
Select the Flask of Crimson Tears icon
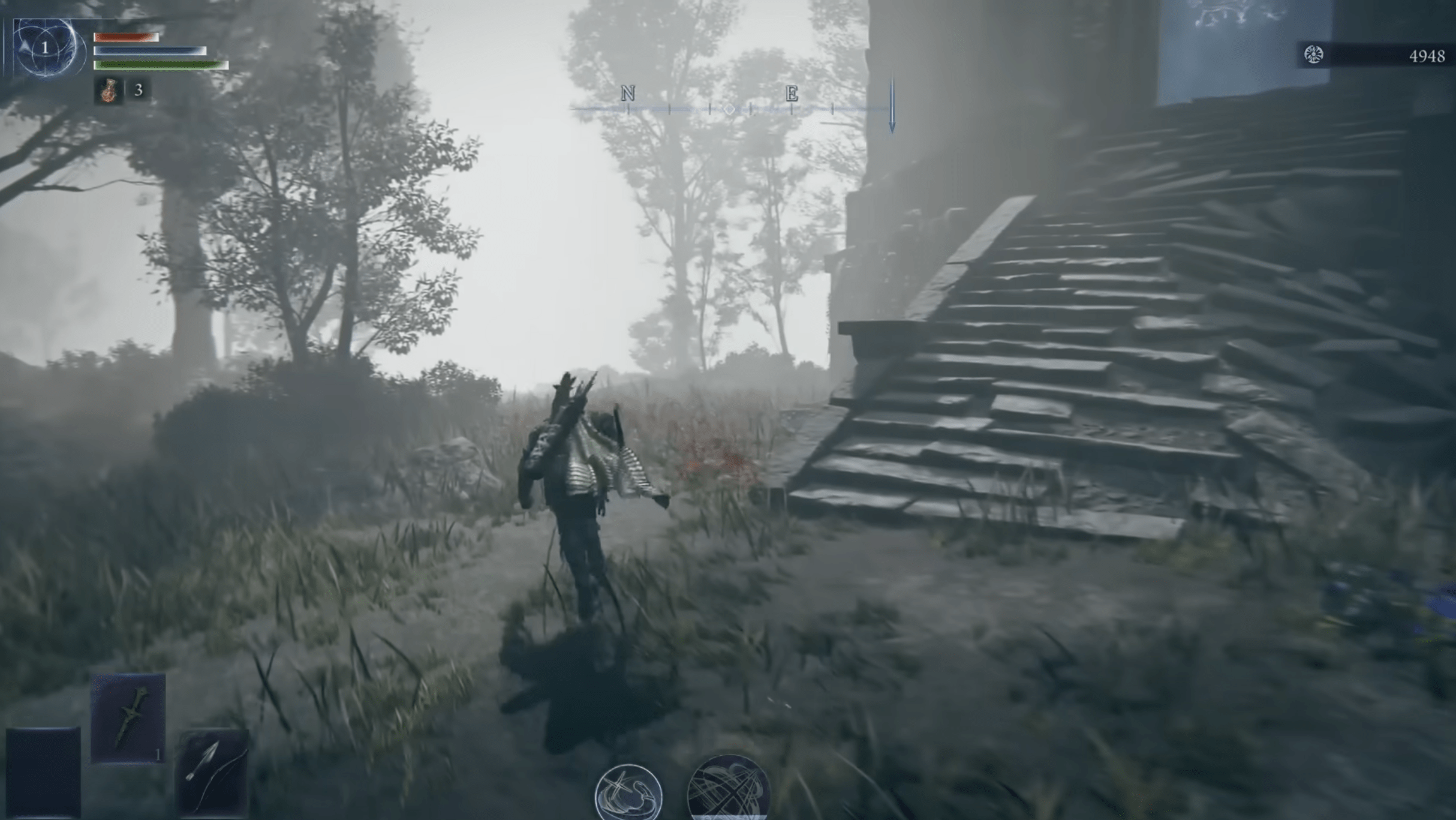tap(108, 91)
